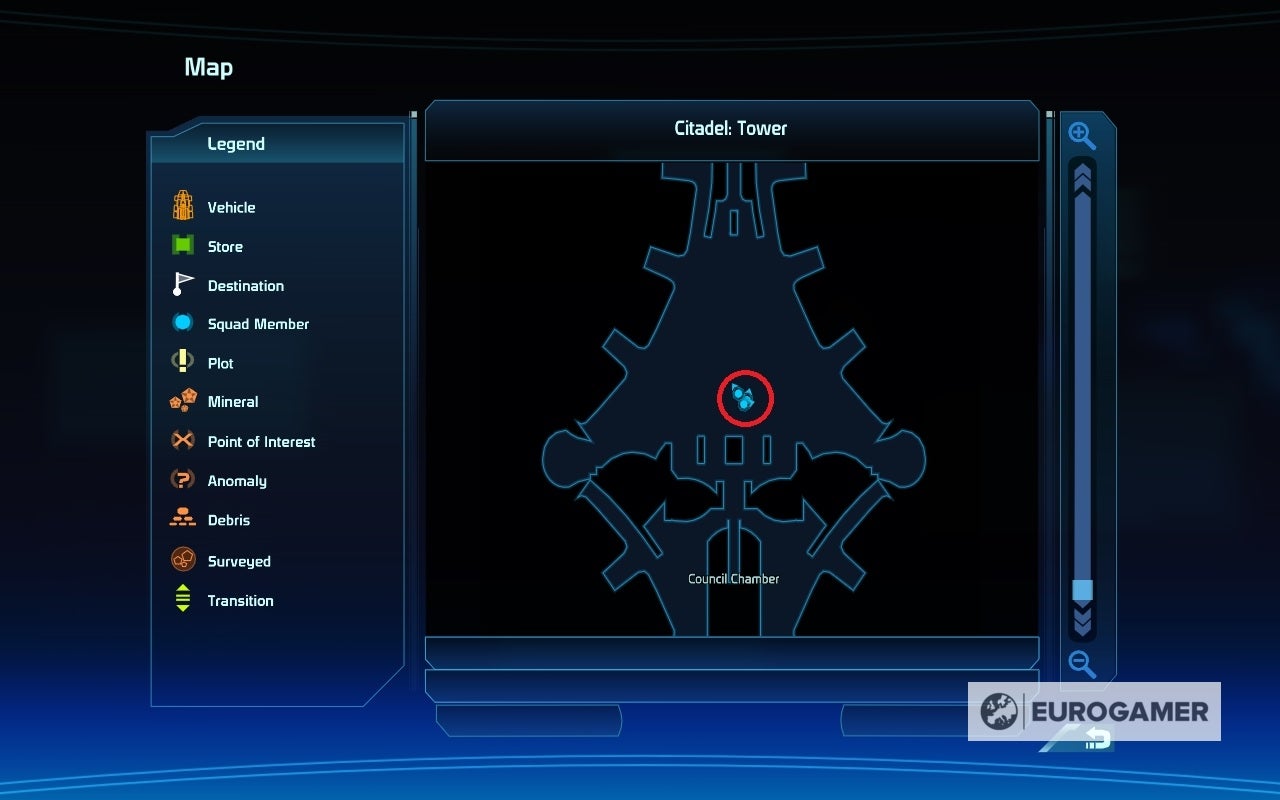The width and height of the screenshot is (1280, 800).
Task: Select the Vehicle icon in the legend
Action: [181, 206]
